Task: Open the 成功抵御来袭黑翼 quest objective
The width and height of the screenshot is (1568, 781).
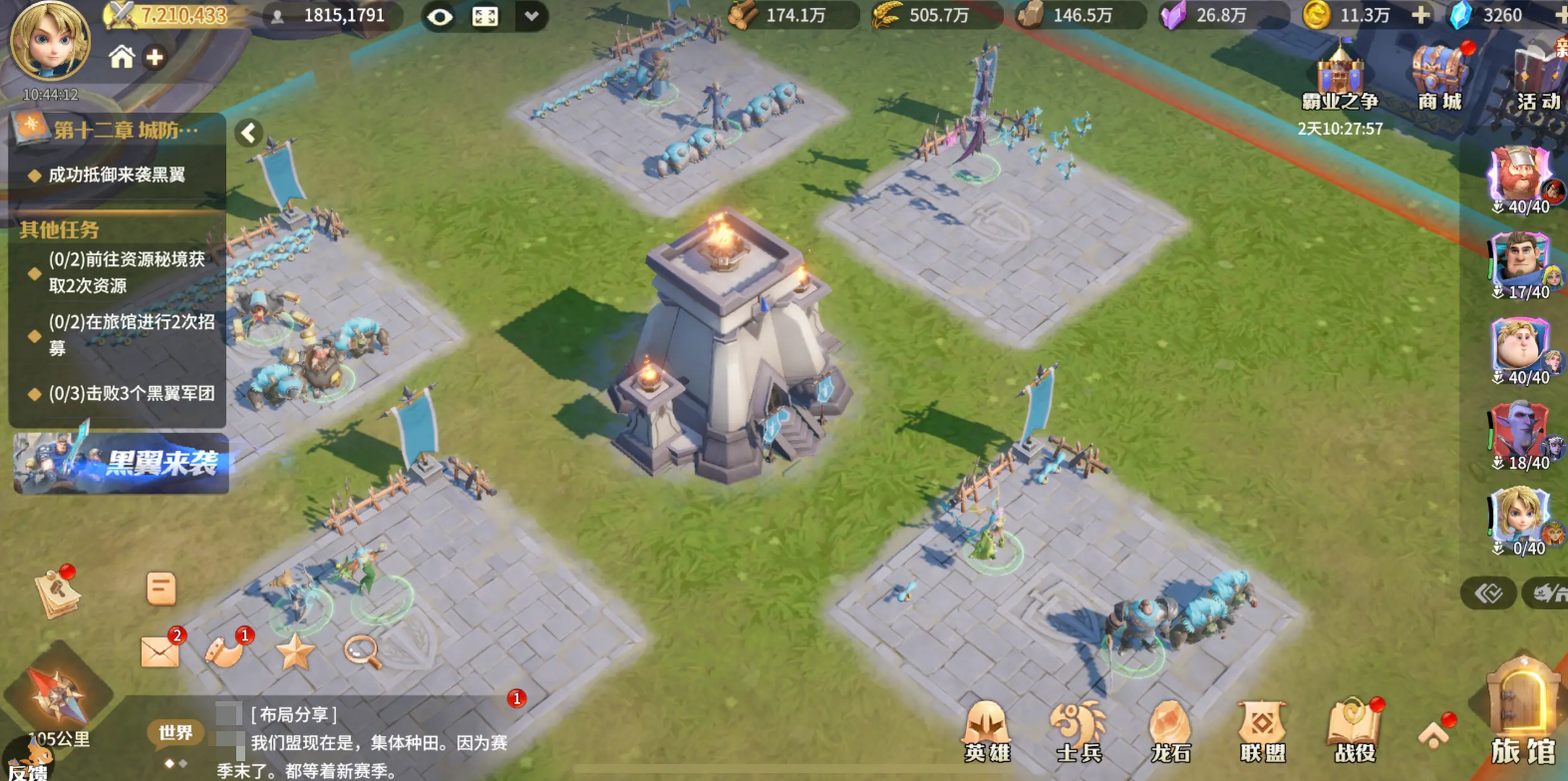Action: tap(117, 176)
